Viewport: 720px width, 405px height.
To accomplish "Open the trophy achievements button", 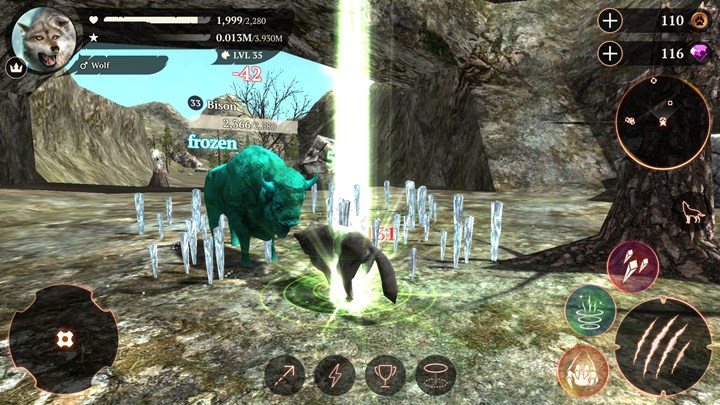I will point(385,375).
